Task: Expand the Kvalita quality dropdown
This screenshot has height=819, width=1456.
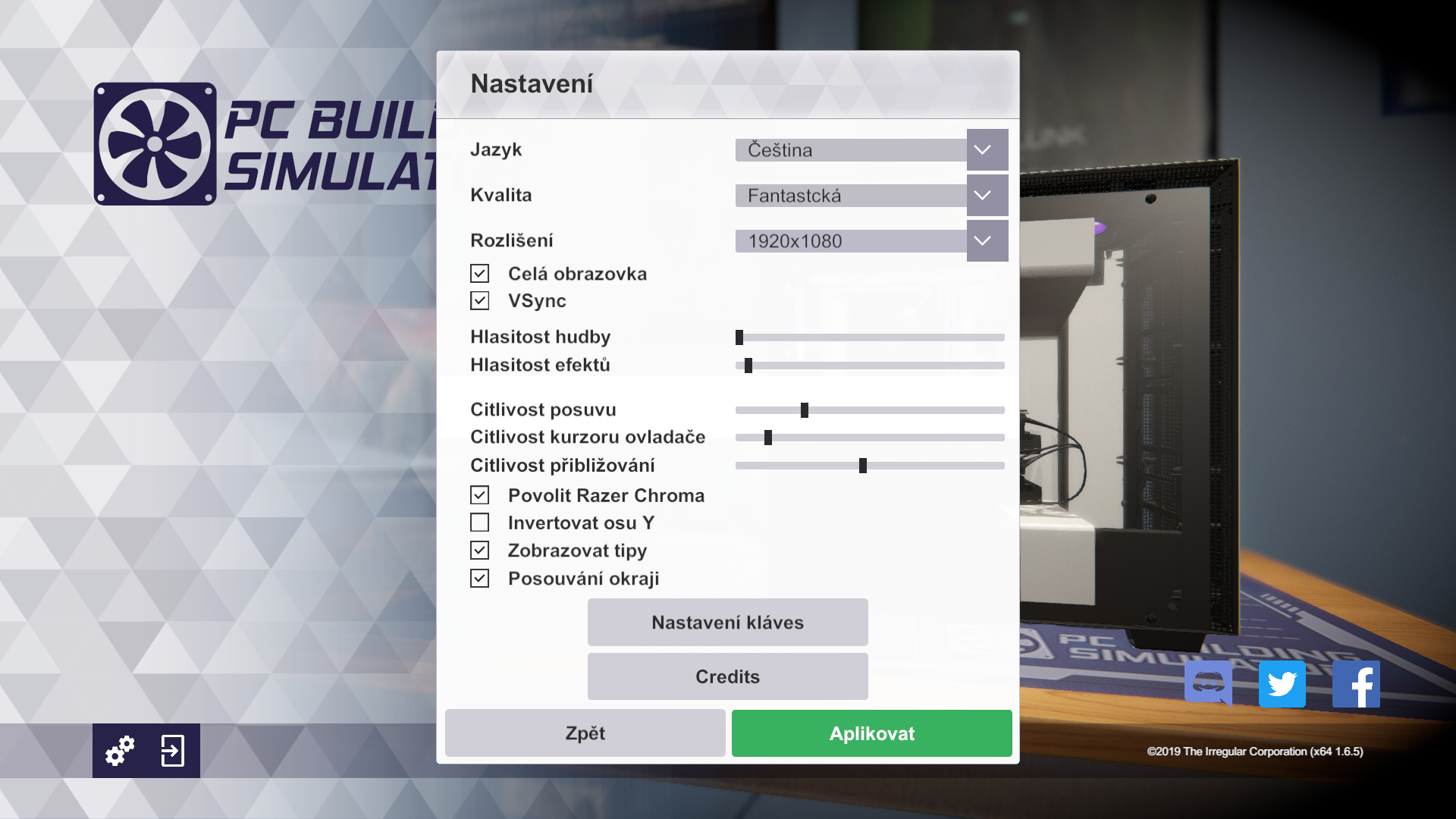Action: click(x=987, y=196)
